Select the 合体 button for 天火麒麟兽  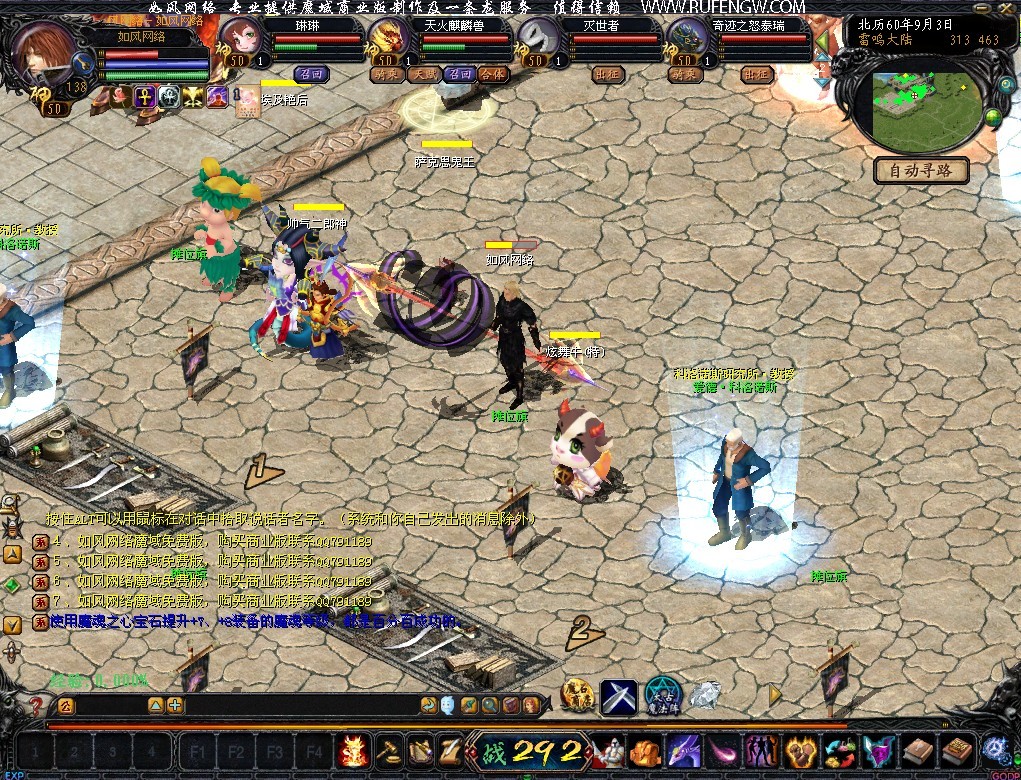click(492, 74)
